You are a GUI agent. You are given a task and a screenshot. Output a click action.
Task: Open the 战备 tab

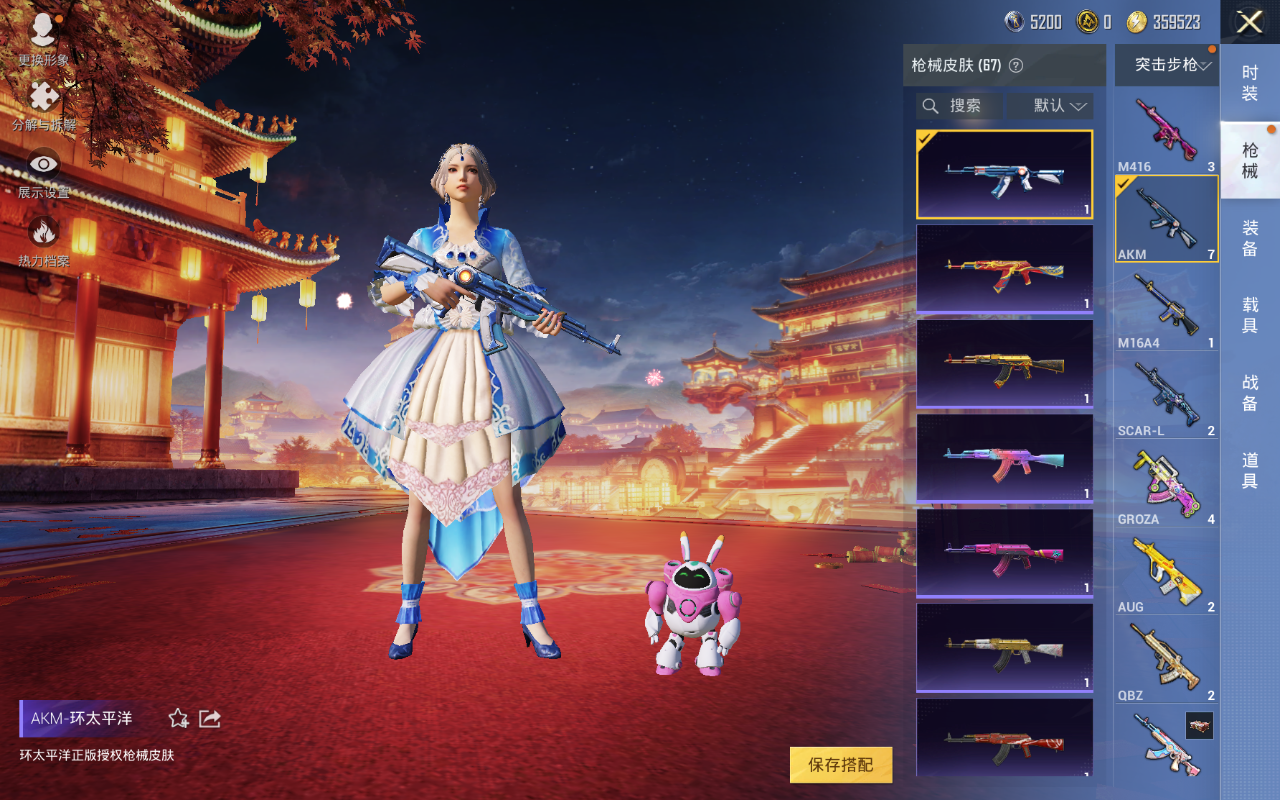click(1250, 392)
